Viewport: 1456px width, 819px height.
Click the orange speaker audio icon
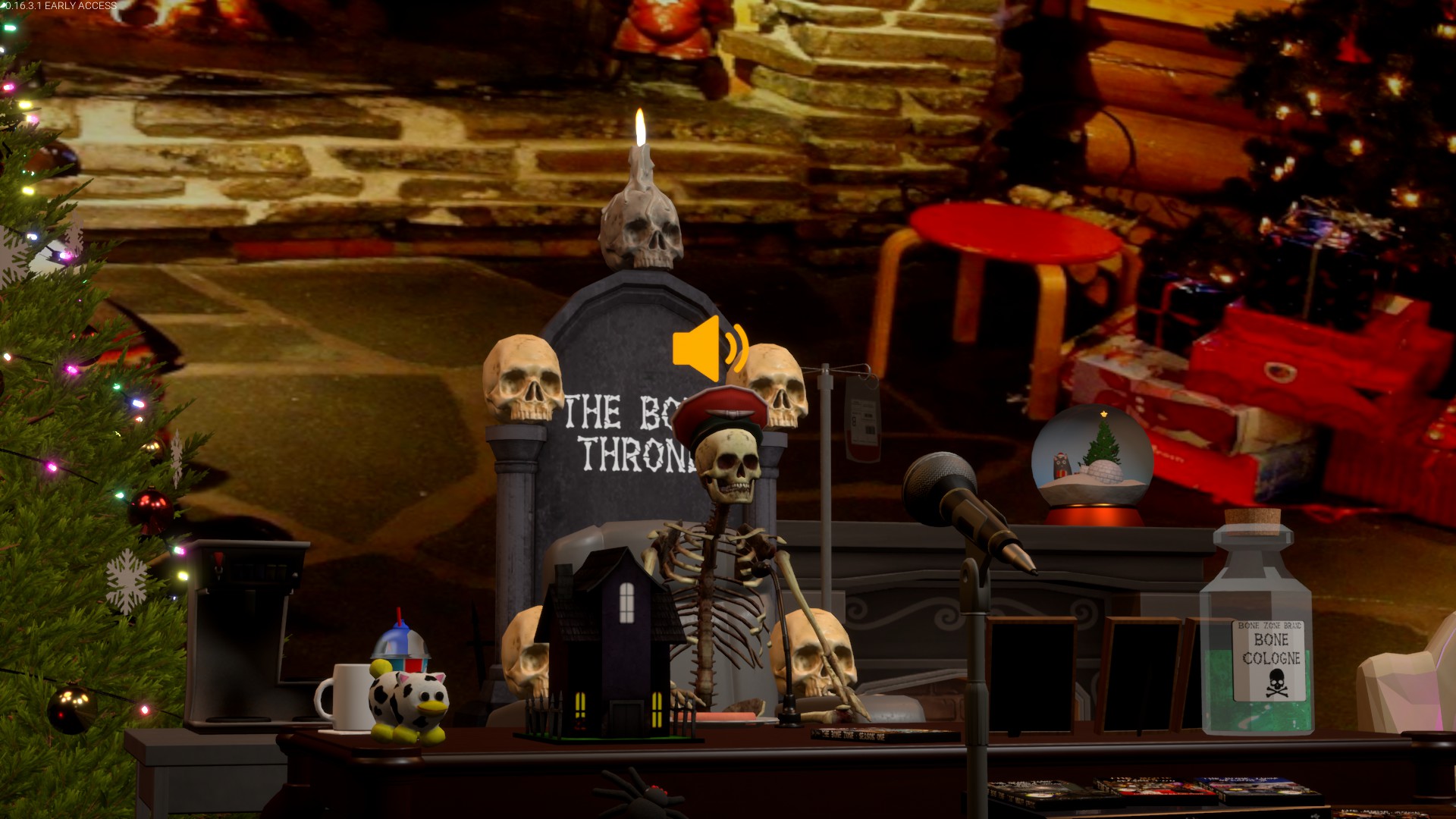point(708,350)
